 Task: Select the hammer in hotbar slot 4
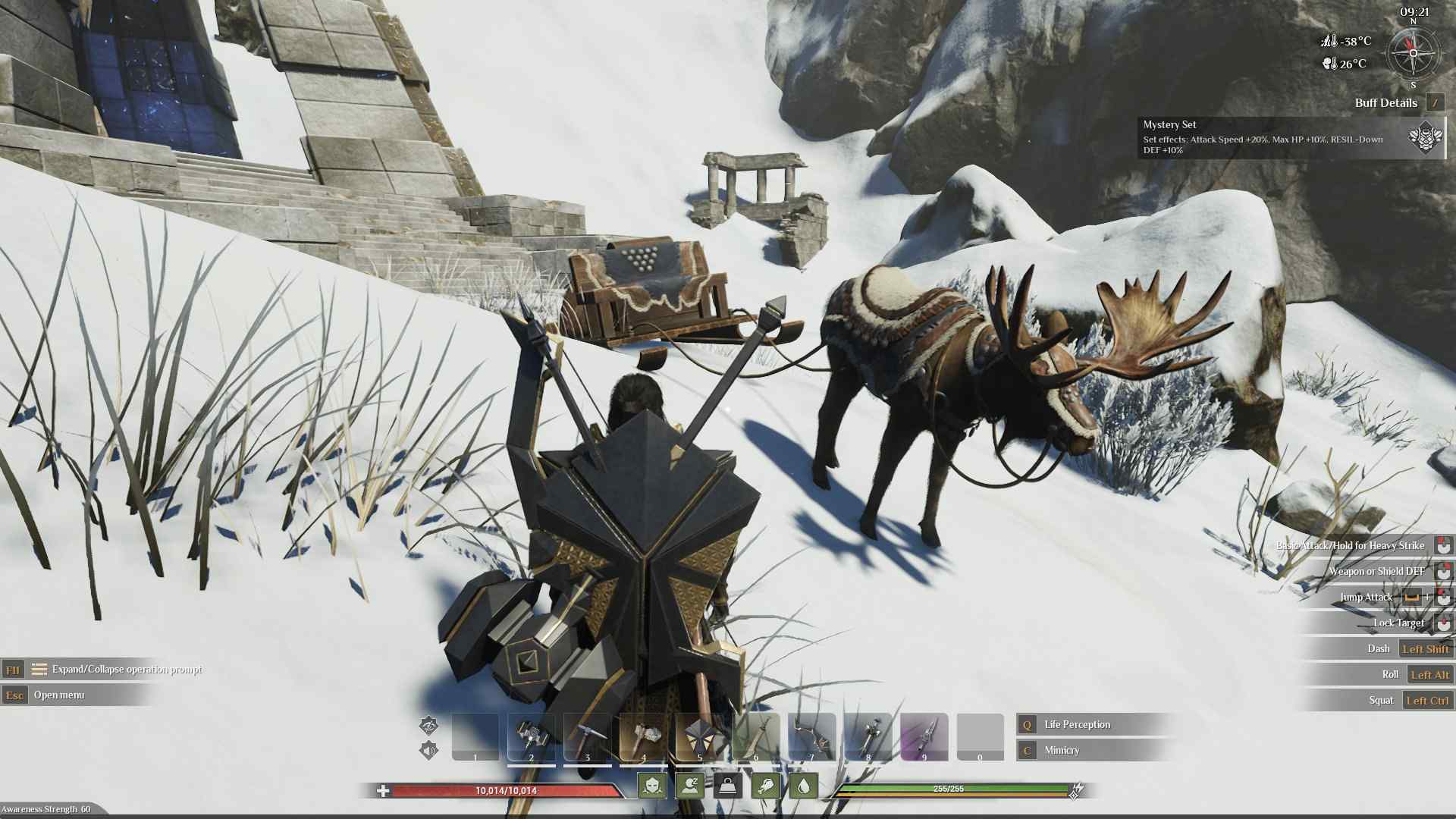tap(643, 736)
